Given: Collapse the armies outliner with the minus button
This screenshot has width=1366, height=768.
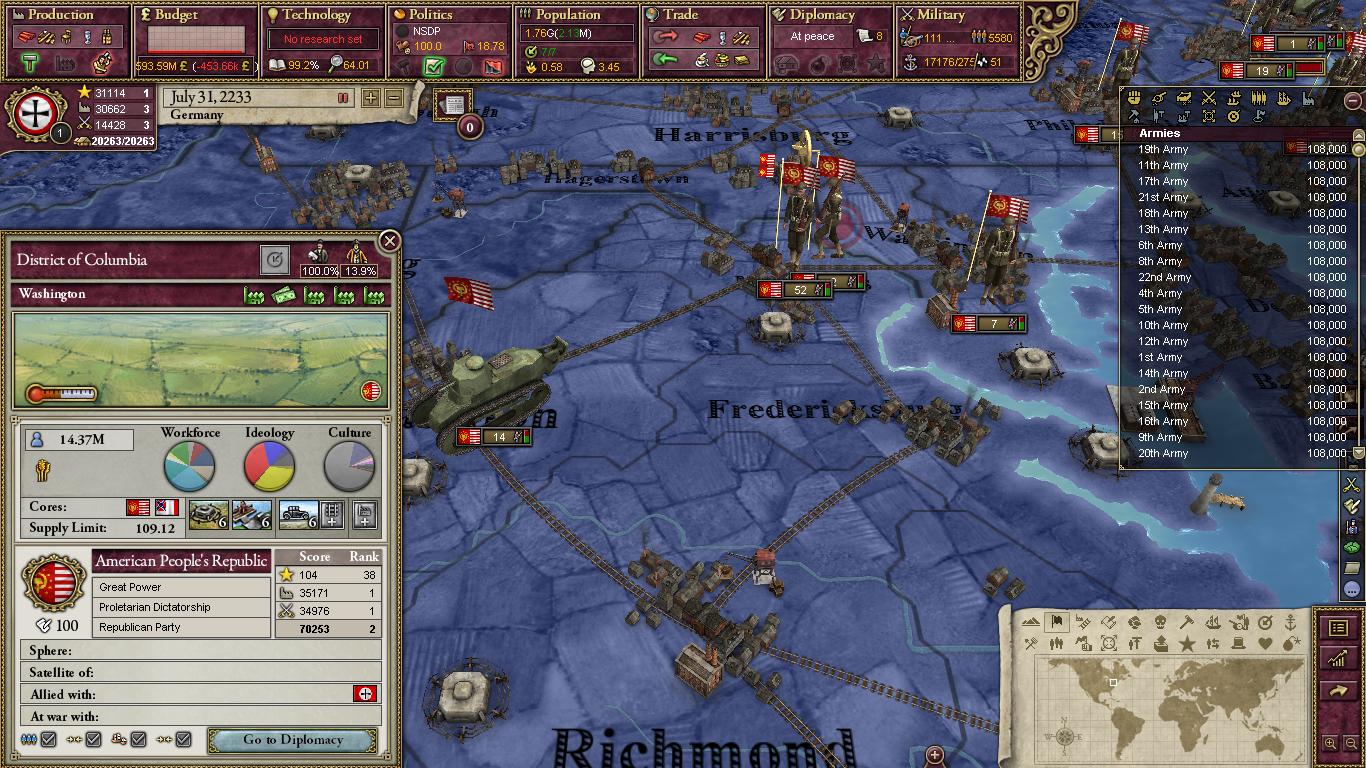Looking at the screenshot, I should pyautogui.click(x=1353, y=100).
